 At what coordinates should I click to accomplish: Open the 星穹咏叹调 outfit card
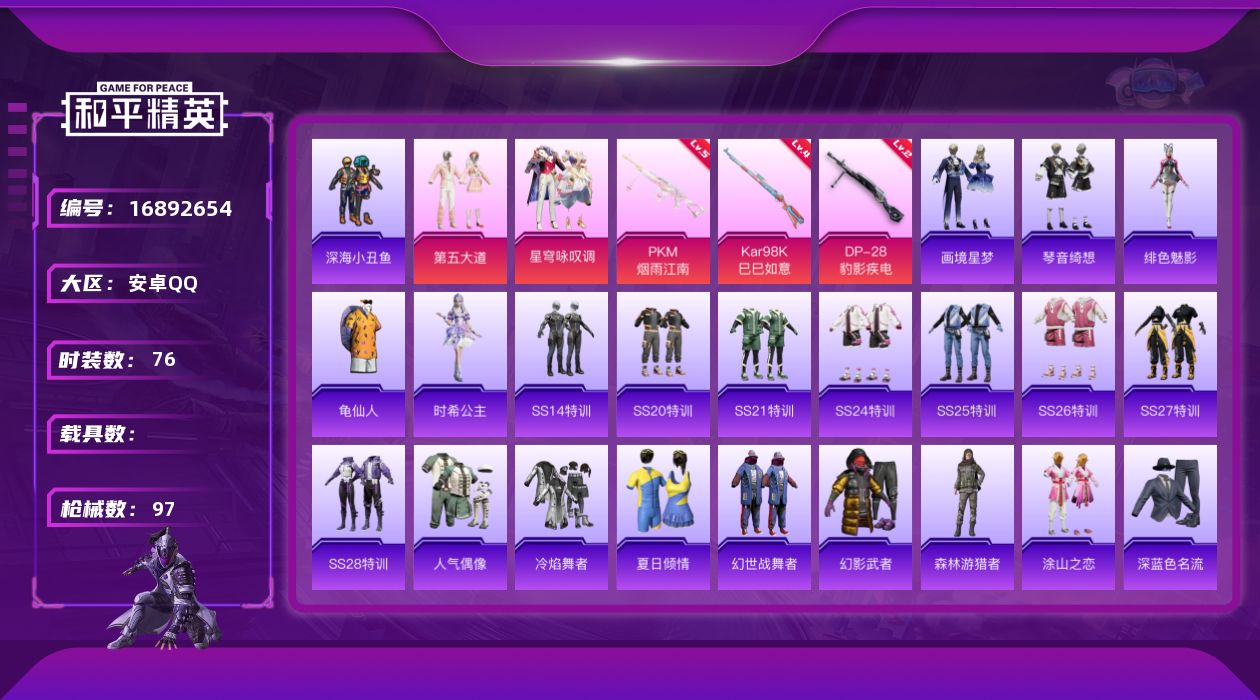561,211
